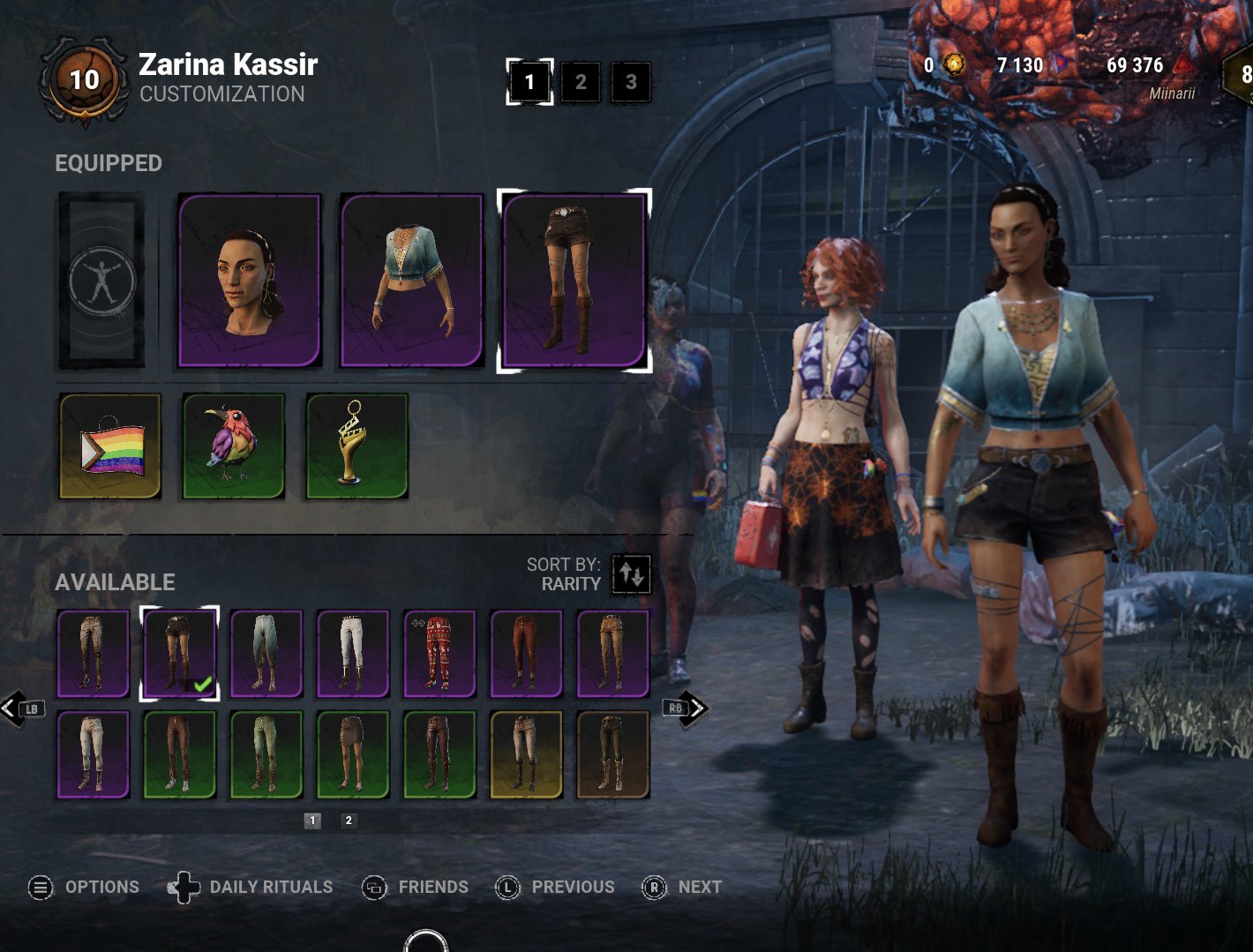This screenshot has width=1253, height=952.
Task: Select the green-background skirt cosmetic
Action: click(353, 755)
